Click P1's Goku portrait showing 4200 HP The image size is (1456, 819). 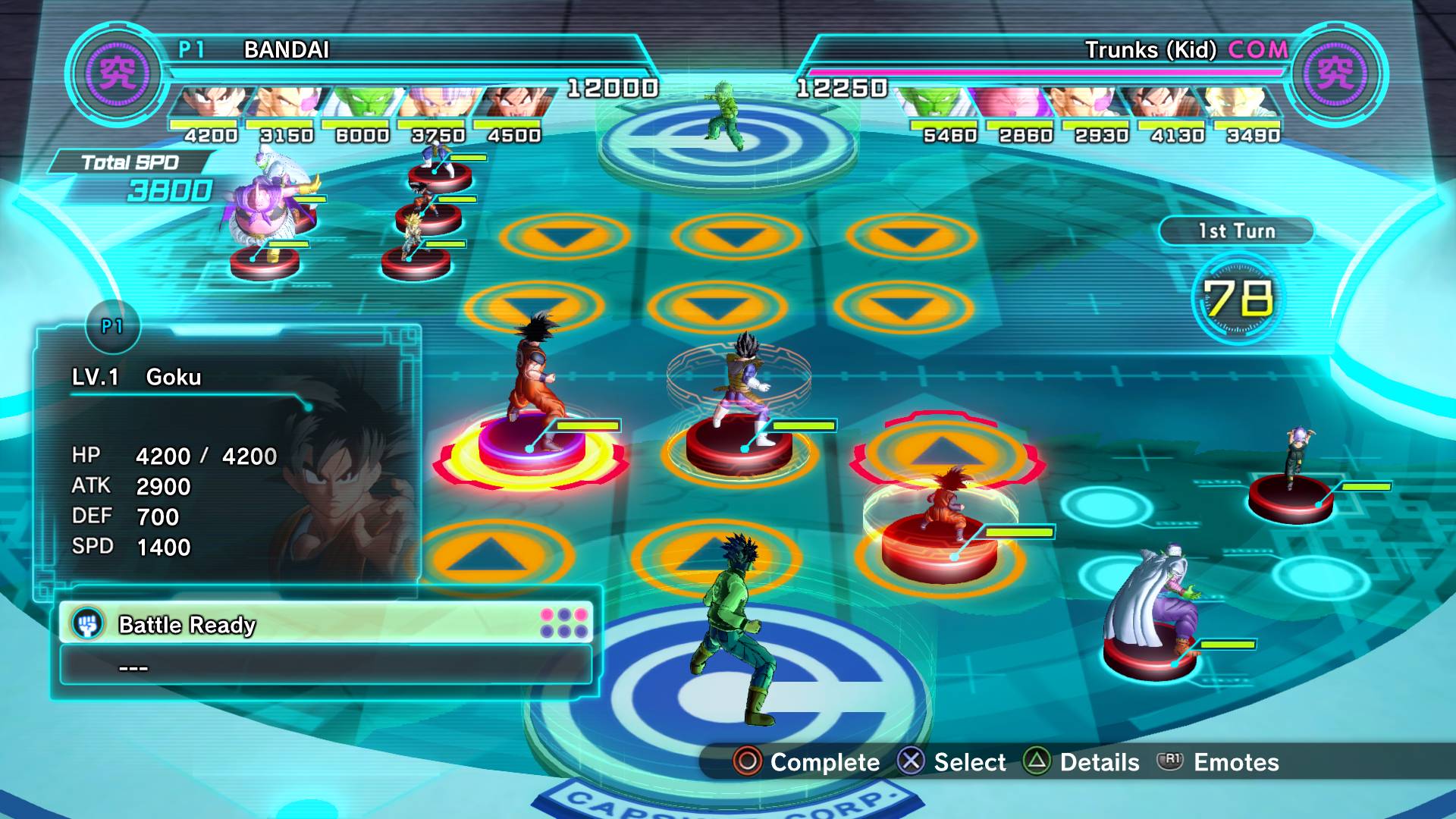click(x=209, y=104)
